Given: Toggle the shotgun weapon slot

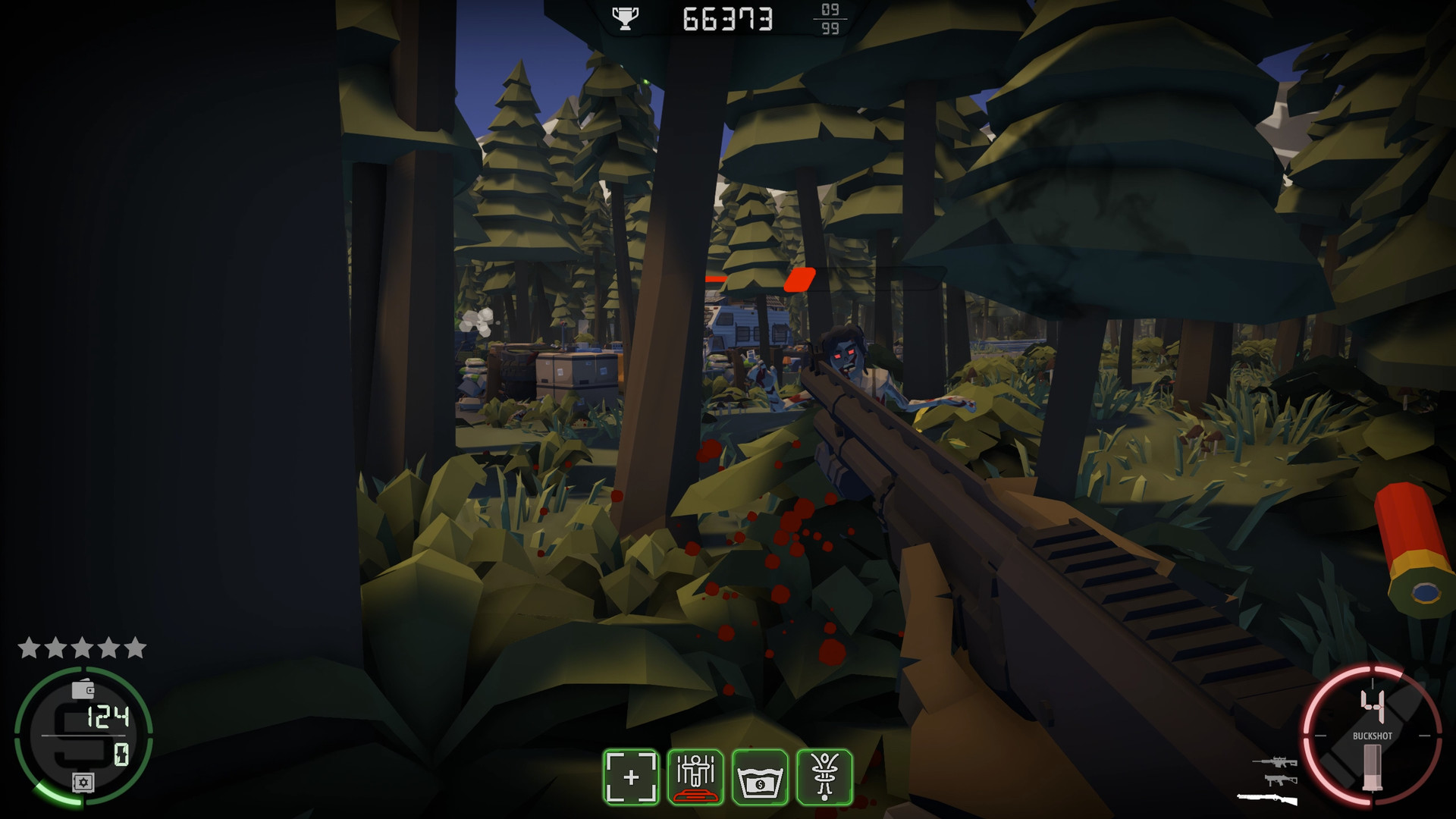Looking at the screenshot, I should coord(1267,799).
